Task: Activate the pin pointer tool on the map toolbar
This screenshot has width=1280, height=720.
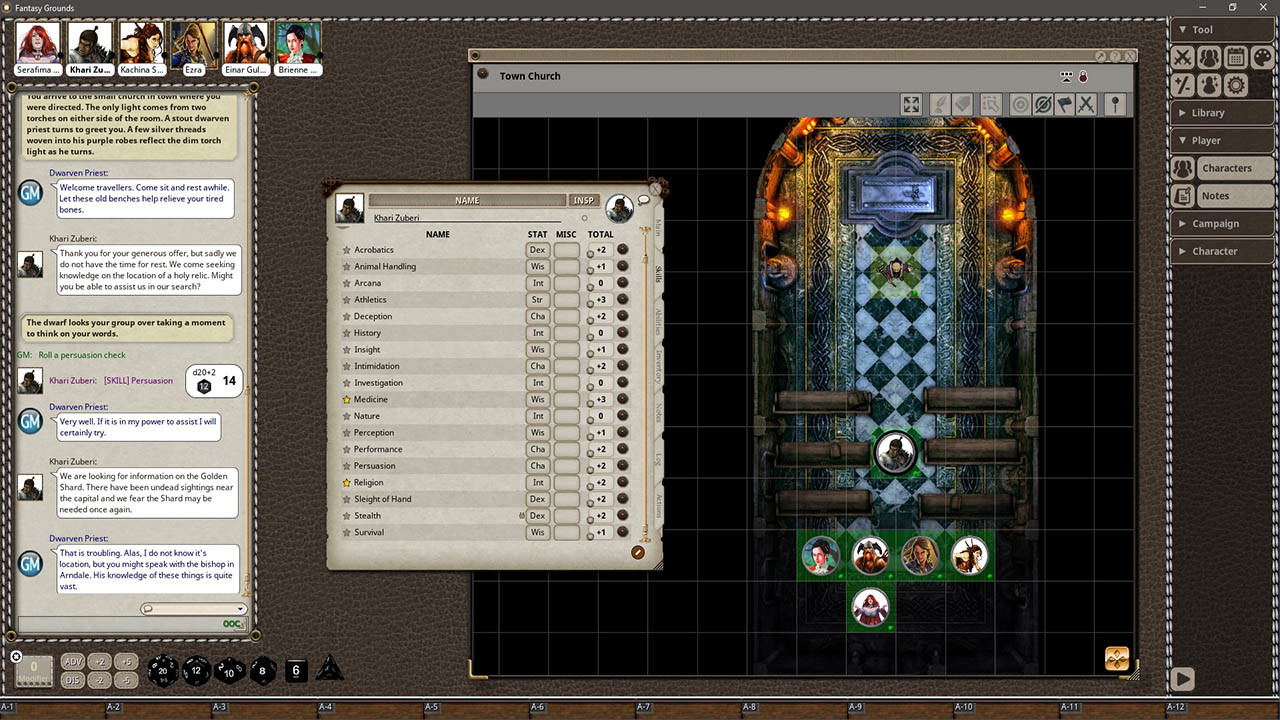Action: point(1115,103)
